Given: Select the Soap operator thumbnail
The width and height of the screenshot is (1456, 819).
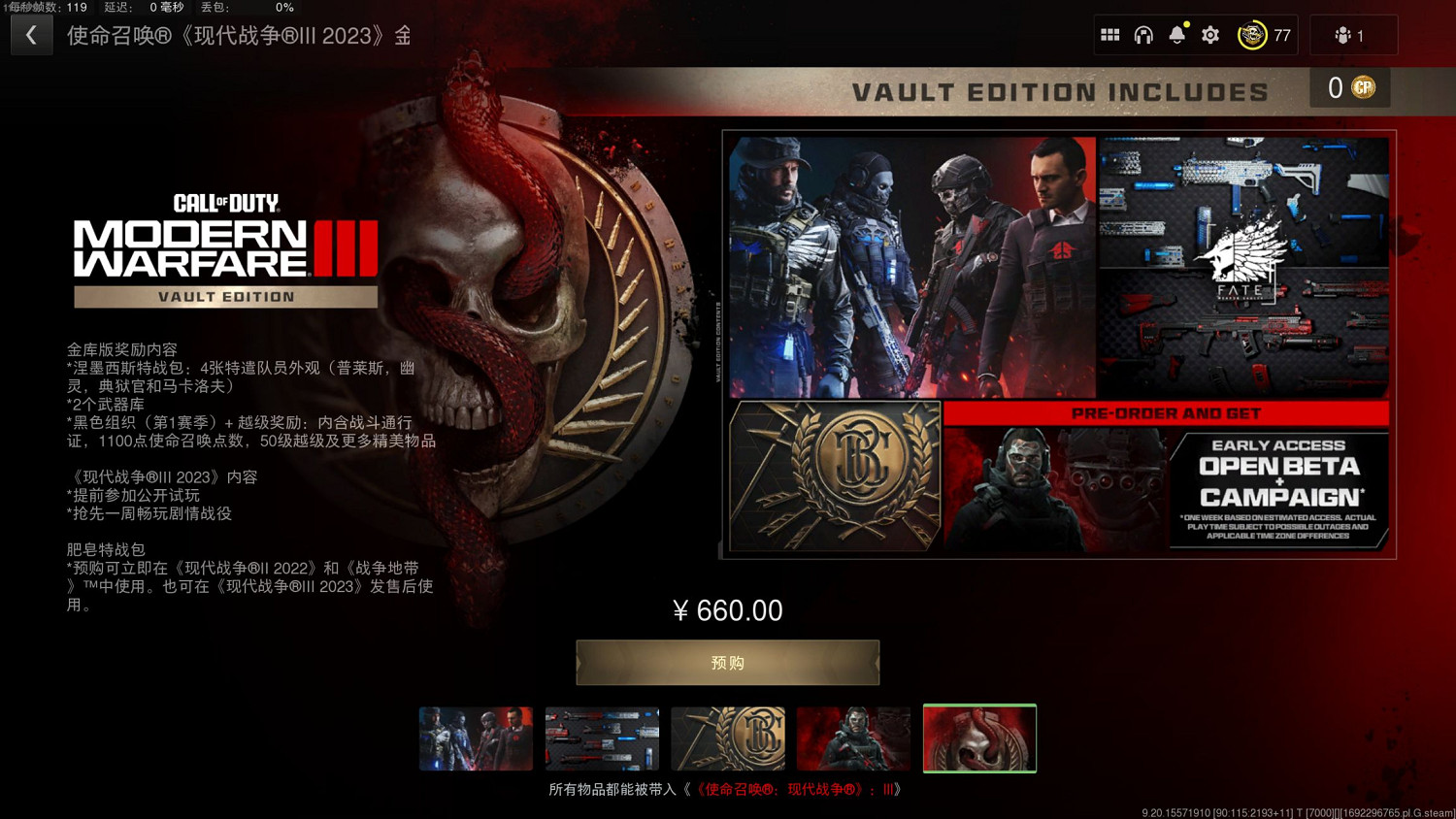Looking at the screenshot, I should pyautogui.click(x=853, y=737).
